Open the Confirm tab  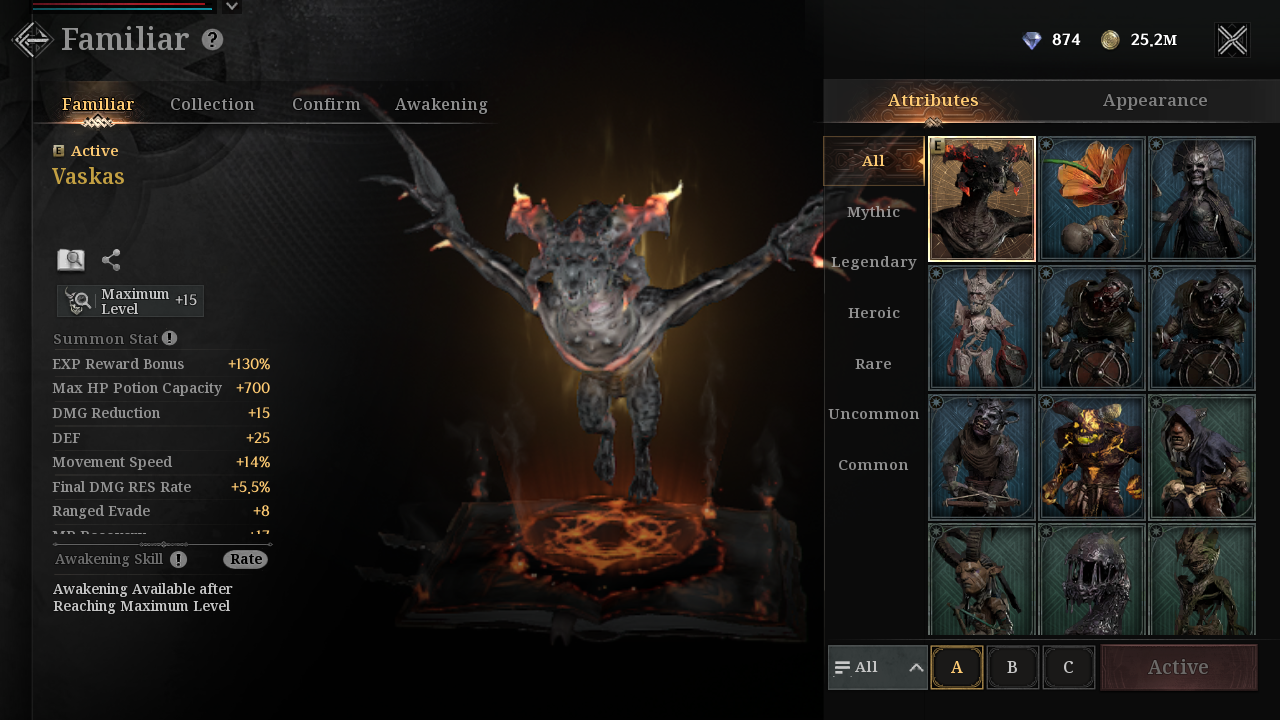pos(326,104)
